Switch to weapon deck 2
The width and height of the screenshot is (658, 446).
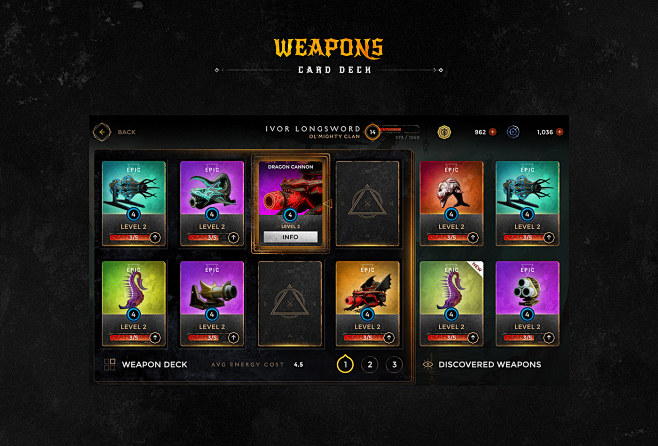point(370,364)
